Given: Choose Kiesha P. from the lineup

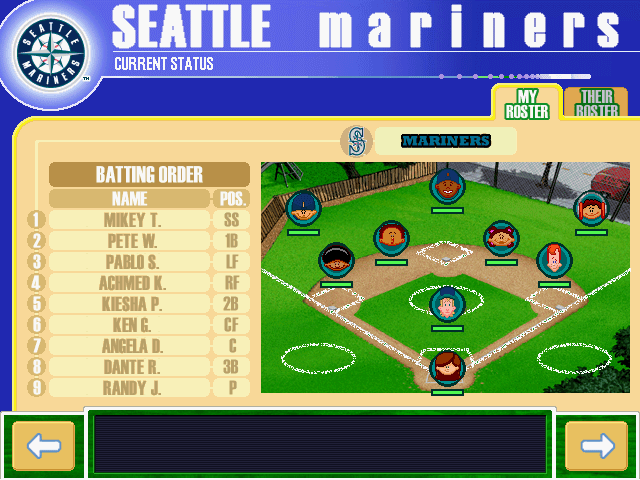Looking at the screenshot, I should [130, 304].
